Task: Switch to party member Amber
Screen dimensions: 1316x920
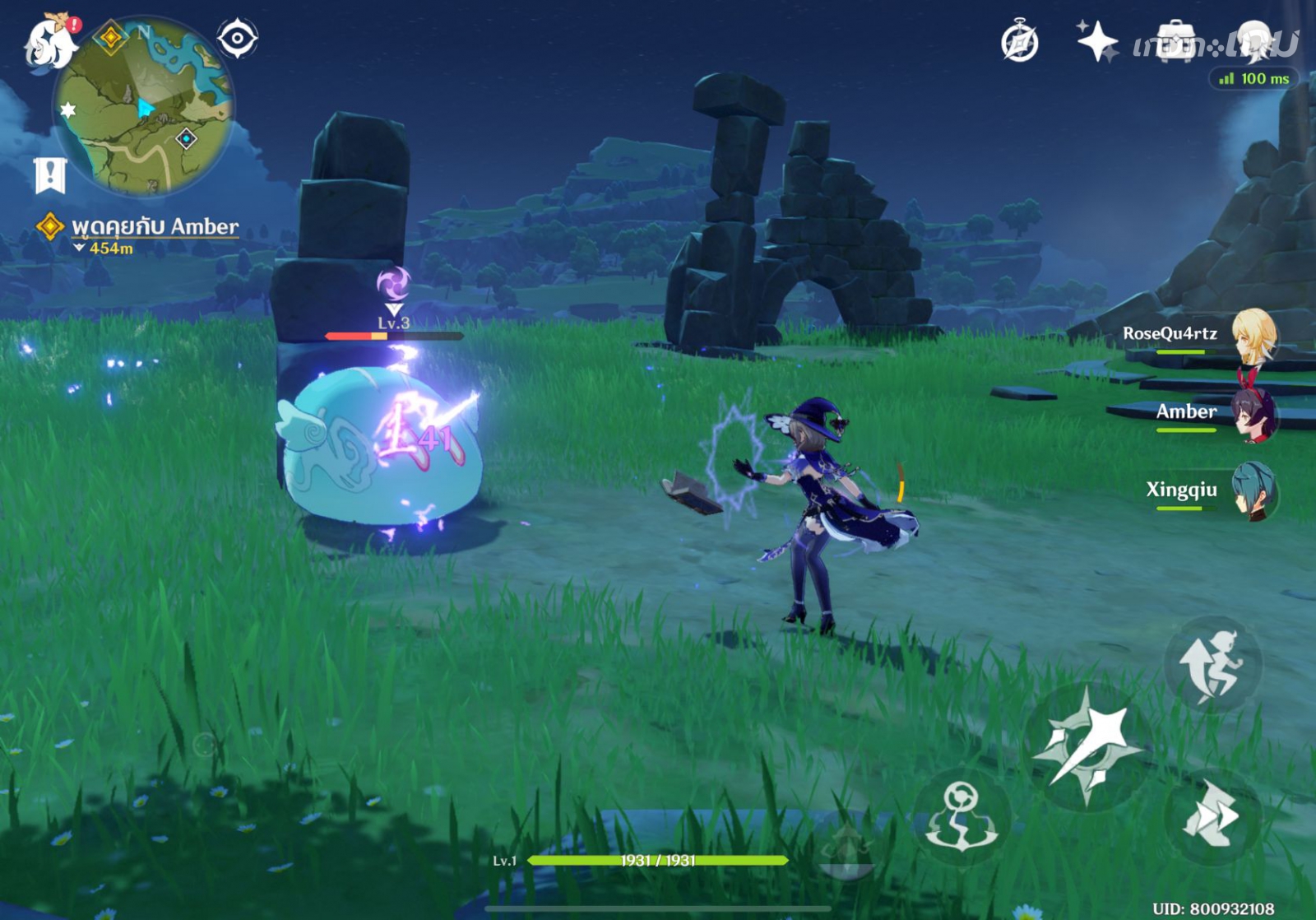Action: pos(1253,414)
